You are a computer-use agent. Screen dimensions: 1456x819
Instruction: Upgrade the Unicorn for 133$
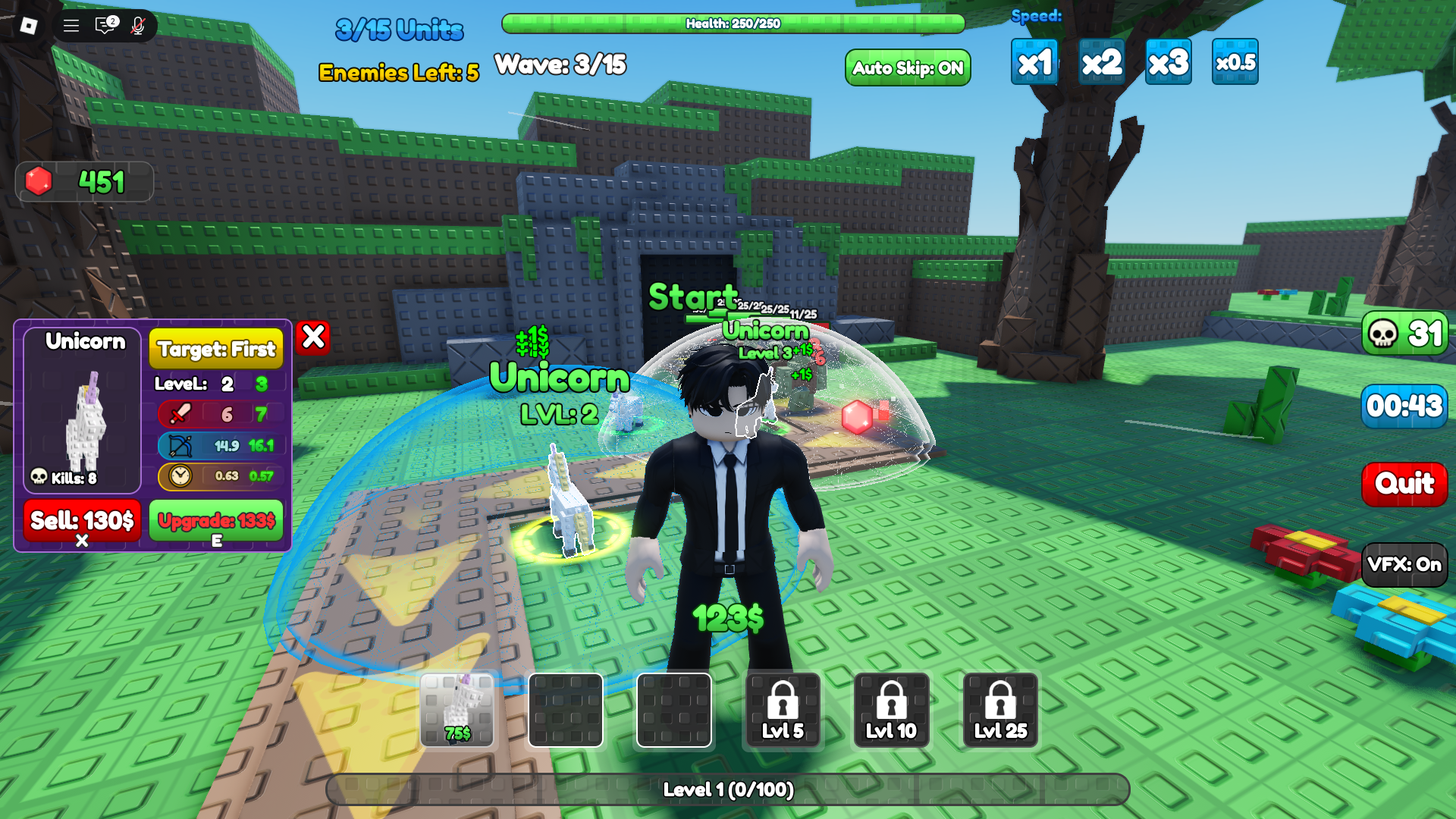(x=215, y=522)
